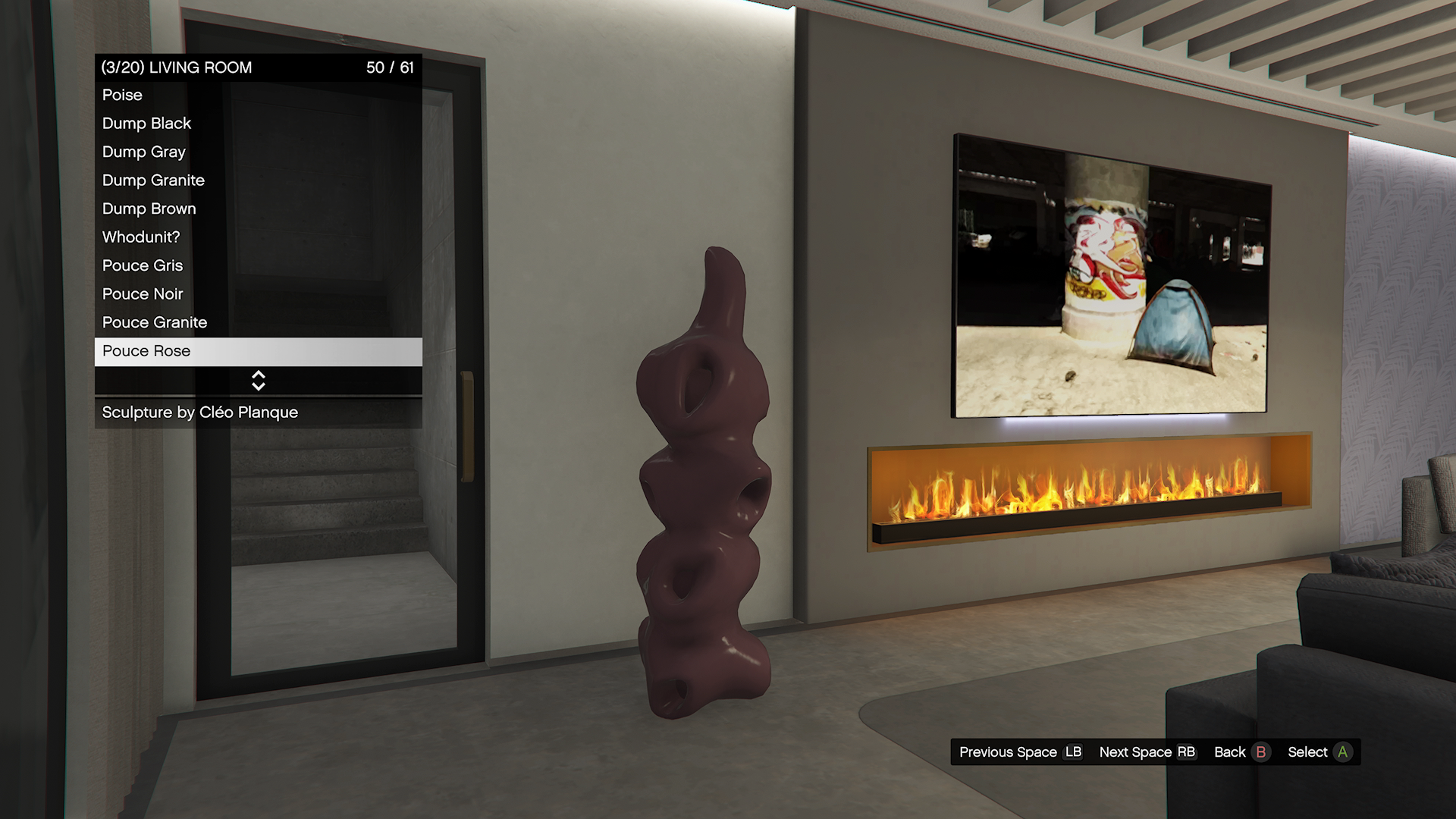Image resolution: width=1456 pixels, height=819 pixels.
Task: Click the Select prompt
Action: tap(1319, 752)
